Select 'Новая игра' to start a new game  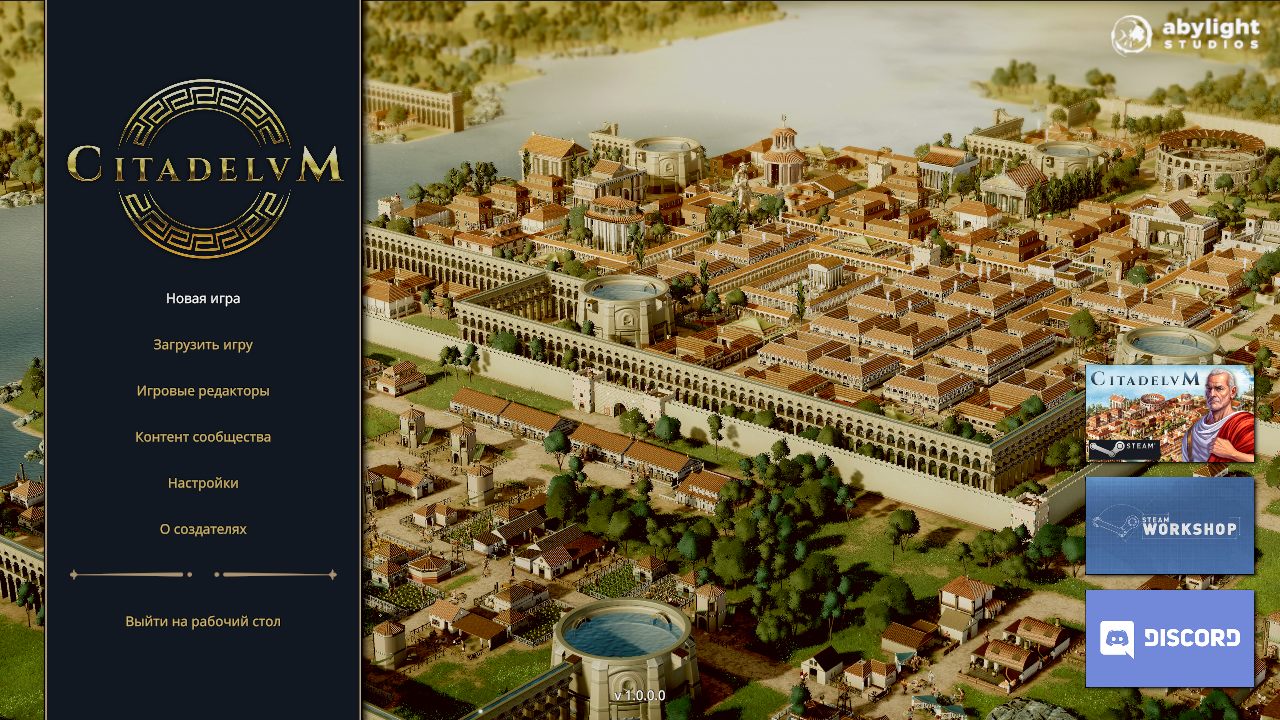point(201,297)
